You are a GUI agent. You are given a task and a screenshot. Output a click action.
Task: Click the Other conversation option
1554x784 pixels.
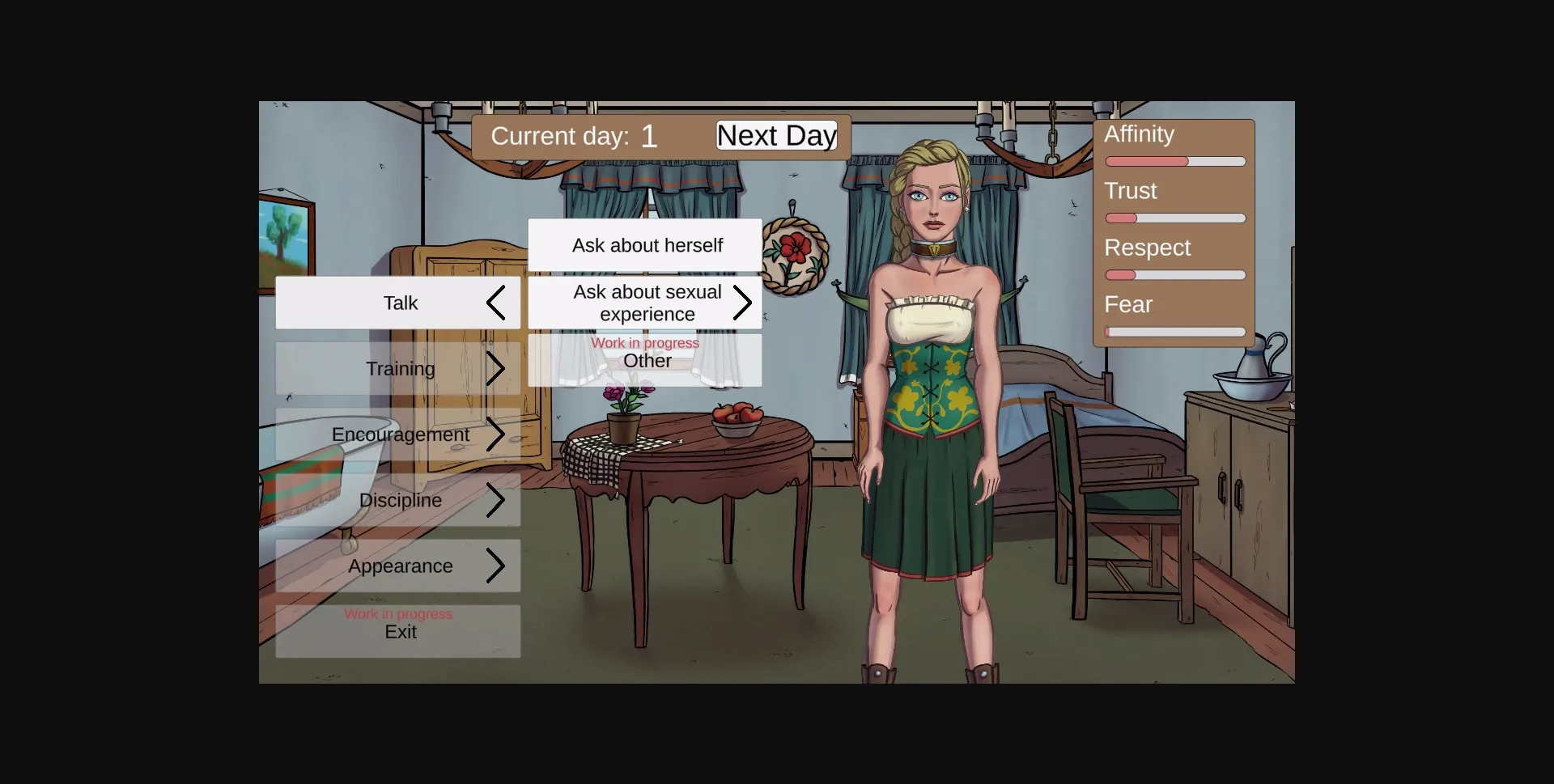(x=645, y=361)
